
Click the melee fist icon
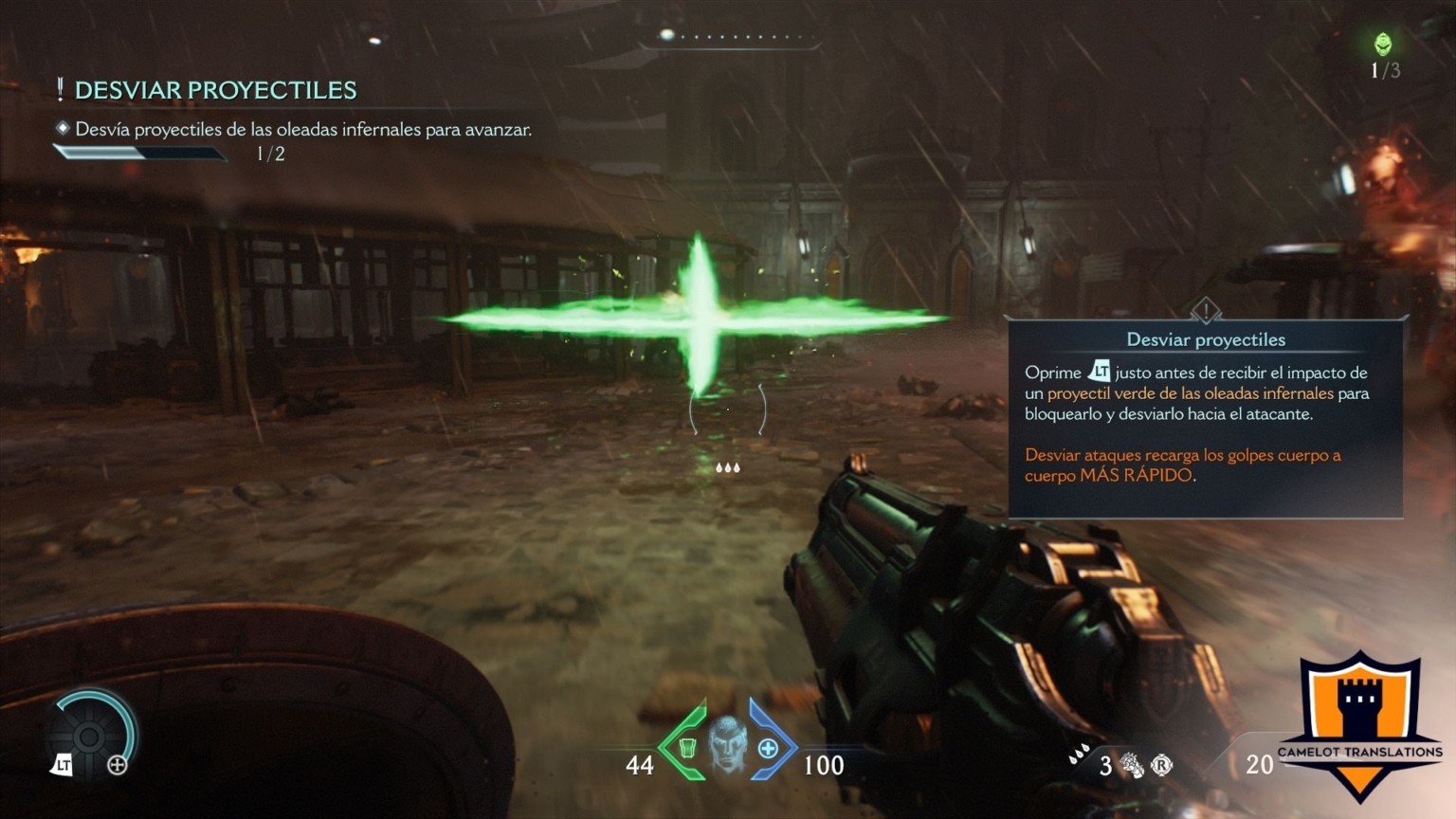(1131, 765)
